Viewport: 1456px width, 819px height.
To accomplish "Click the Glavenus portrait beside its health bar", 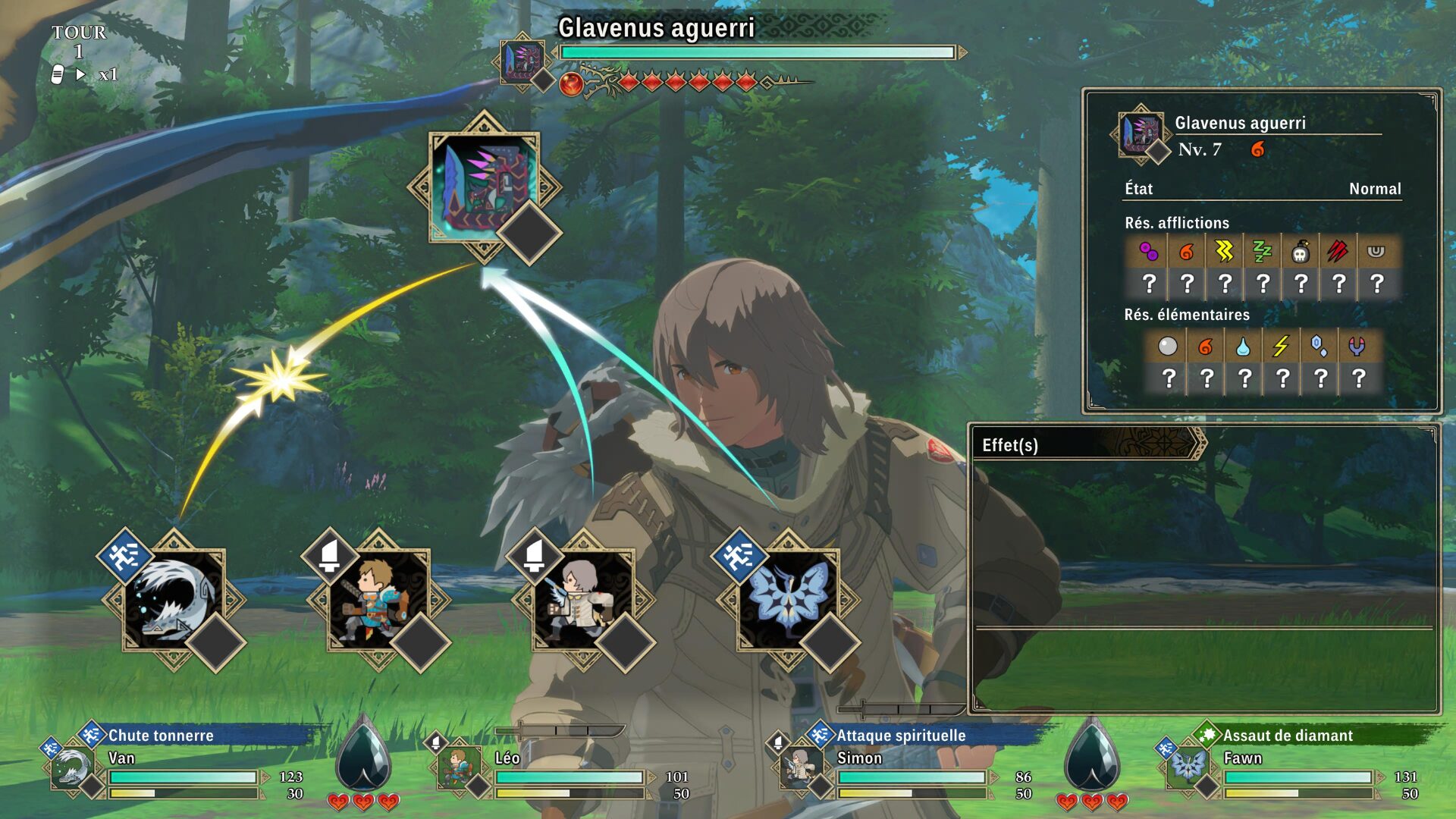I will coord(522,61).
